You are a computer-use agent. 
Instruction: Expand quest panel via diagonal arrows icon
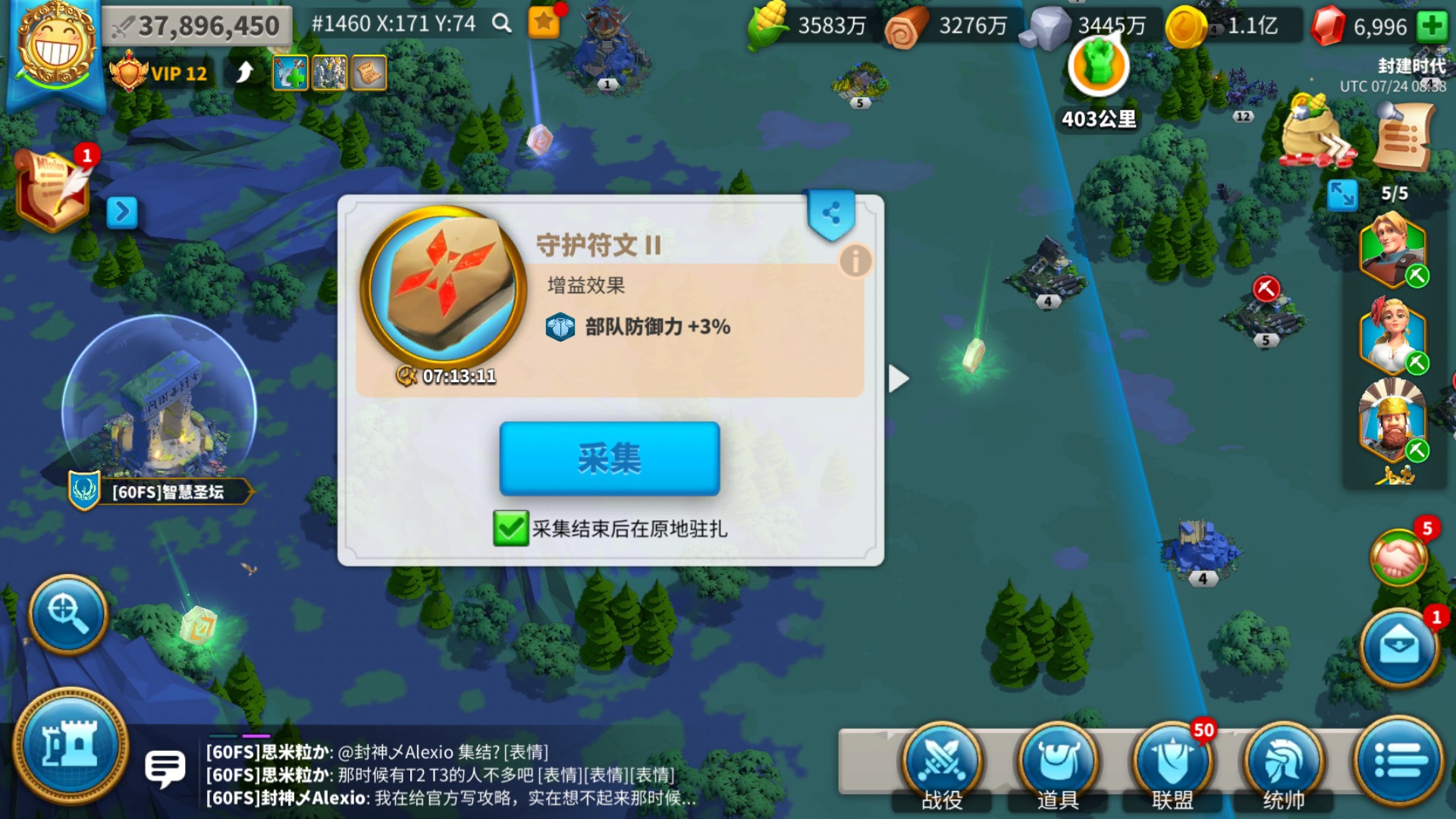pyautogui.click(x=1344, y=196)
